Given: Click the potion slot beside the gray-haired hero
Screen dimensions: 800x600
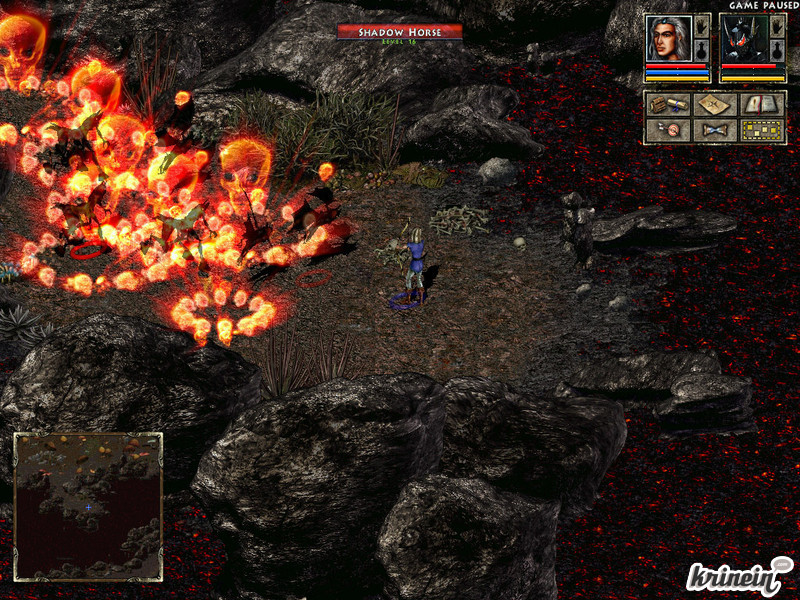Looking at the screenshot, I should [702, 52].
